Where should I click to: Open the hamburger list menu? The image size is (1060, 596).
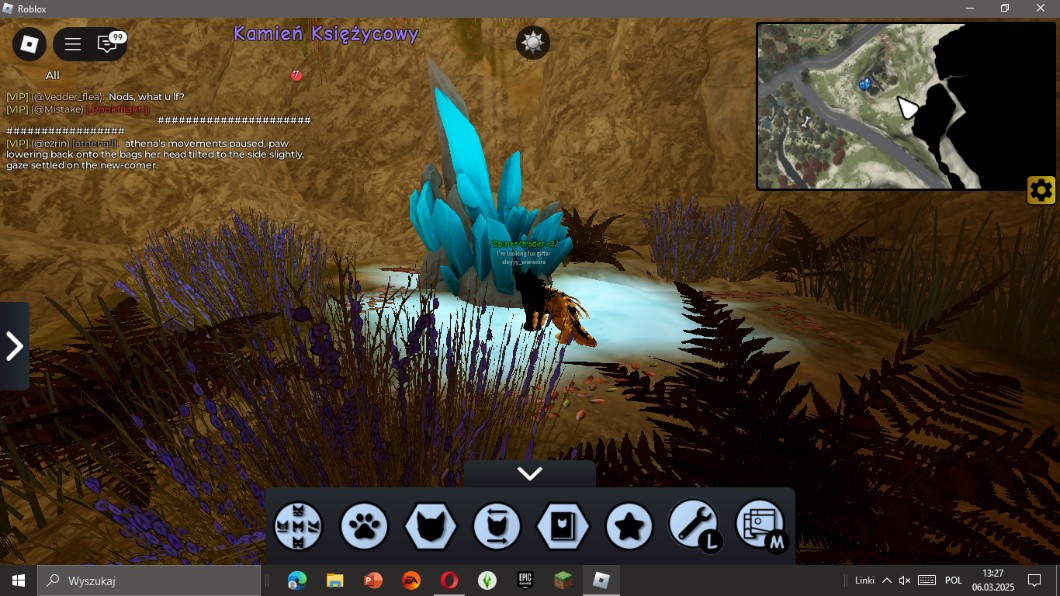(73, 44)
